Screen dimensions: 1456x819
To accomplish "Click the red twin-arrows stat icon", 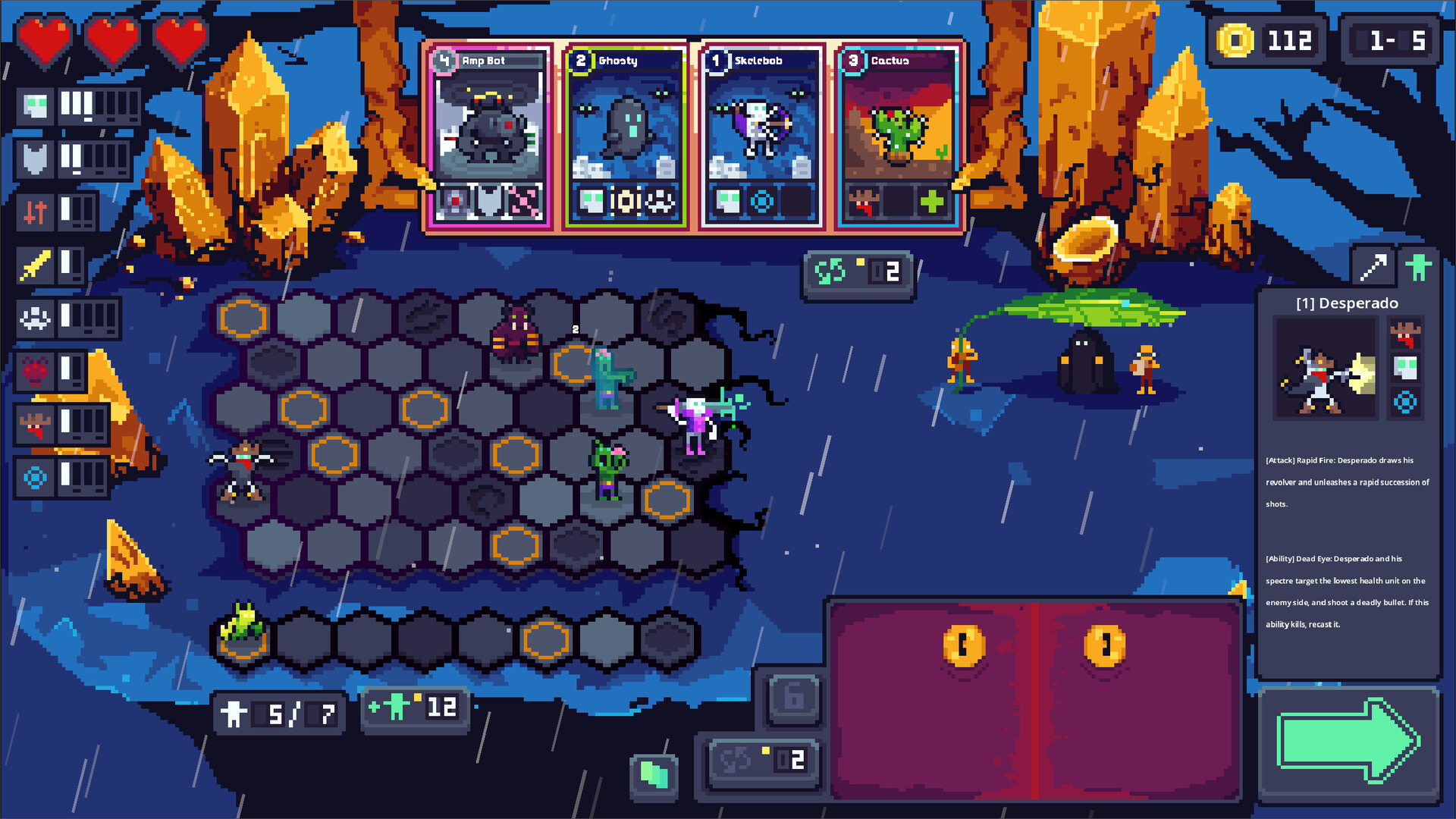I will click(x=35, y=212).
